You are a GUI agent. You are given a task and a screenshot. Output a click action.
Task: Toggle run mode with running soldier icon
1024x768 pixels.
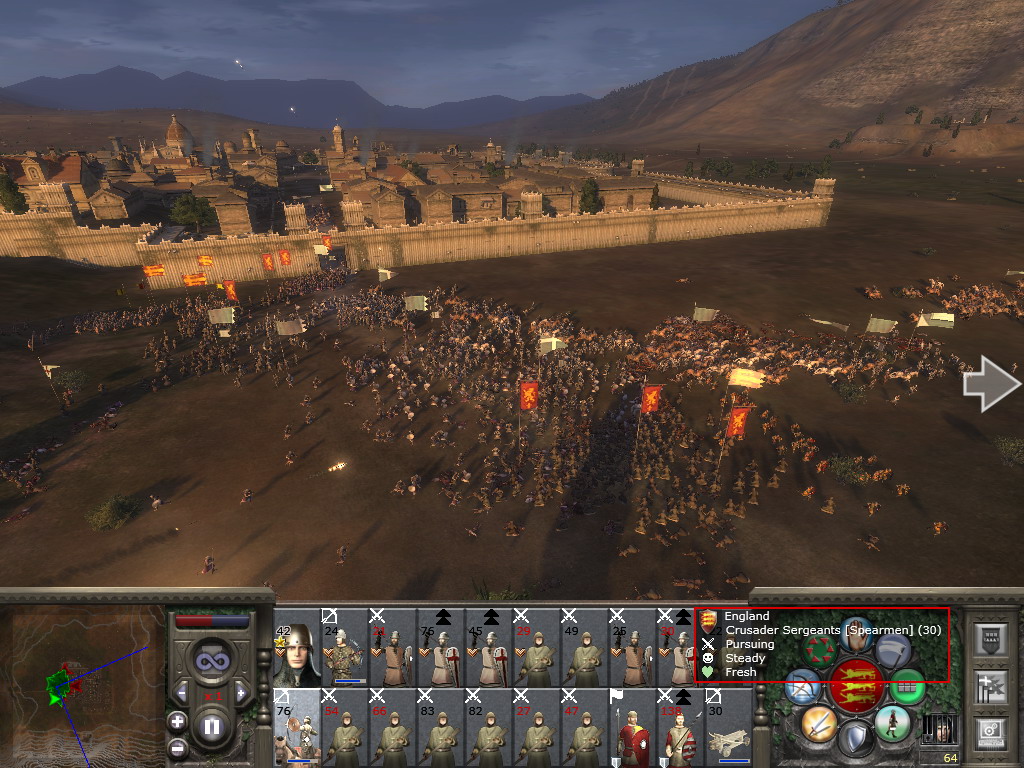pos(892,722)
